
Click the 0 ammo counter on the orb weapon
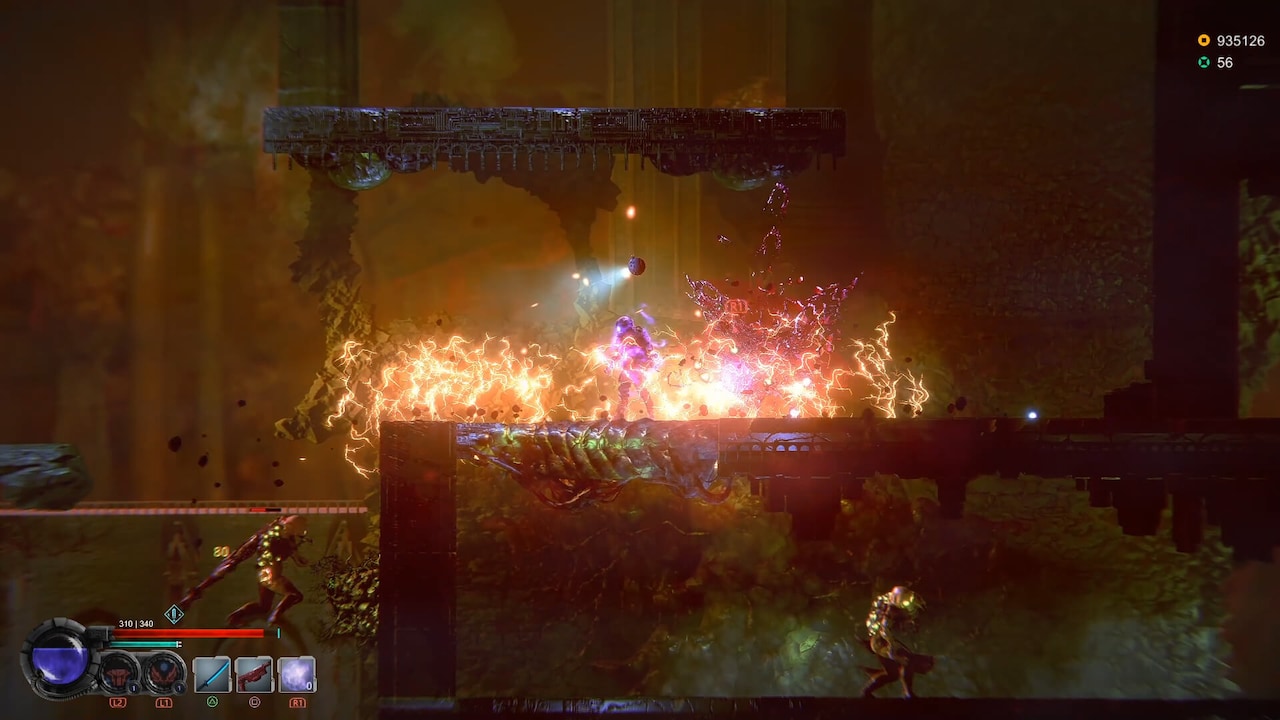pyautogui.click(x=308, y=686)
